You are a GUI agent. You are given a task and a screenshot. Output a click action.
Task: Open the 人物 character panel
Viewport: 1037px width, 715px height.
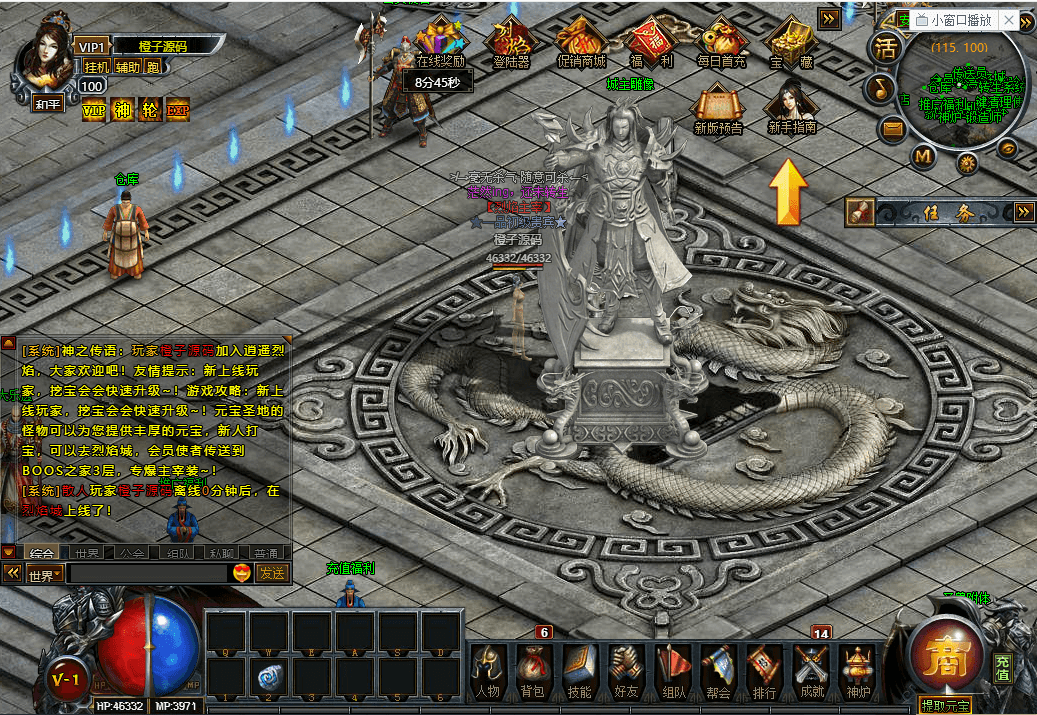487,668
